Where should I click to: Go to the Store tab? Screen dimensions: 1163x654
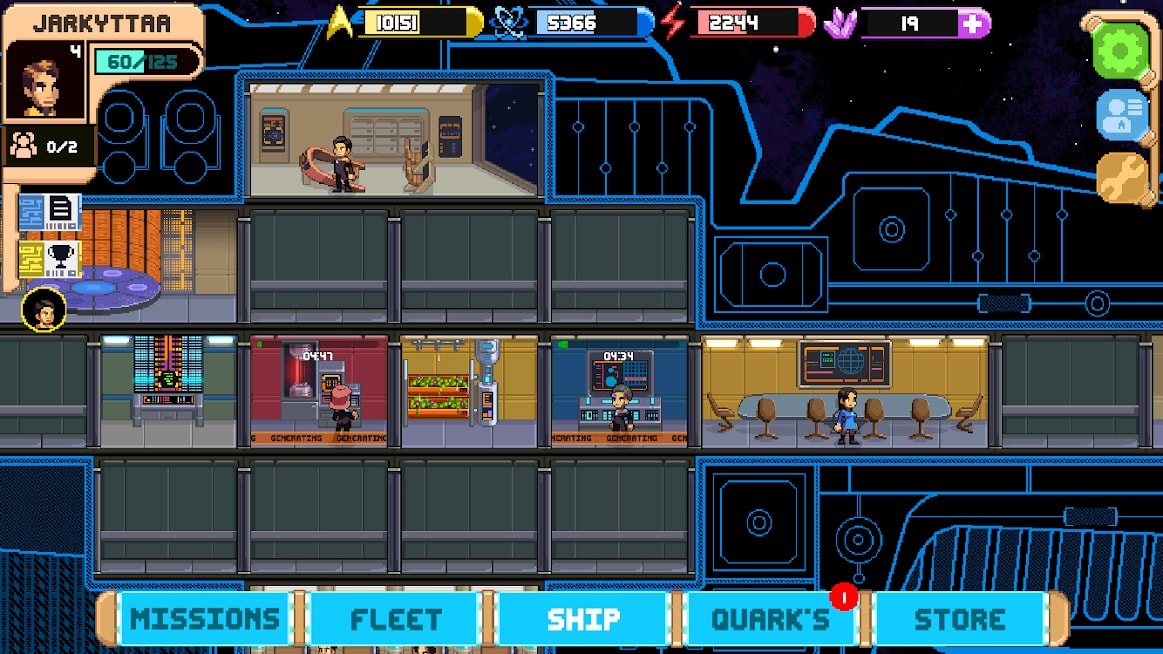959,618
